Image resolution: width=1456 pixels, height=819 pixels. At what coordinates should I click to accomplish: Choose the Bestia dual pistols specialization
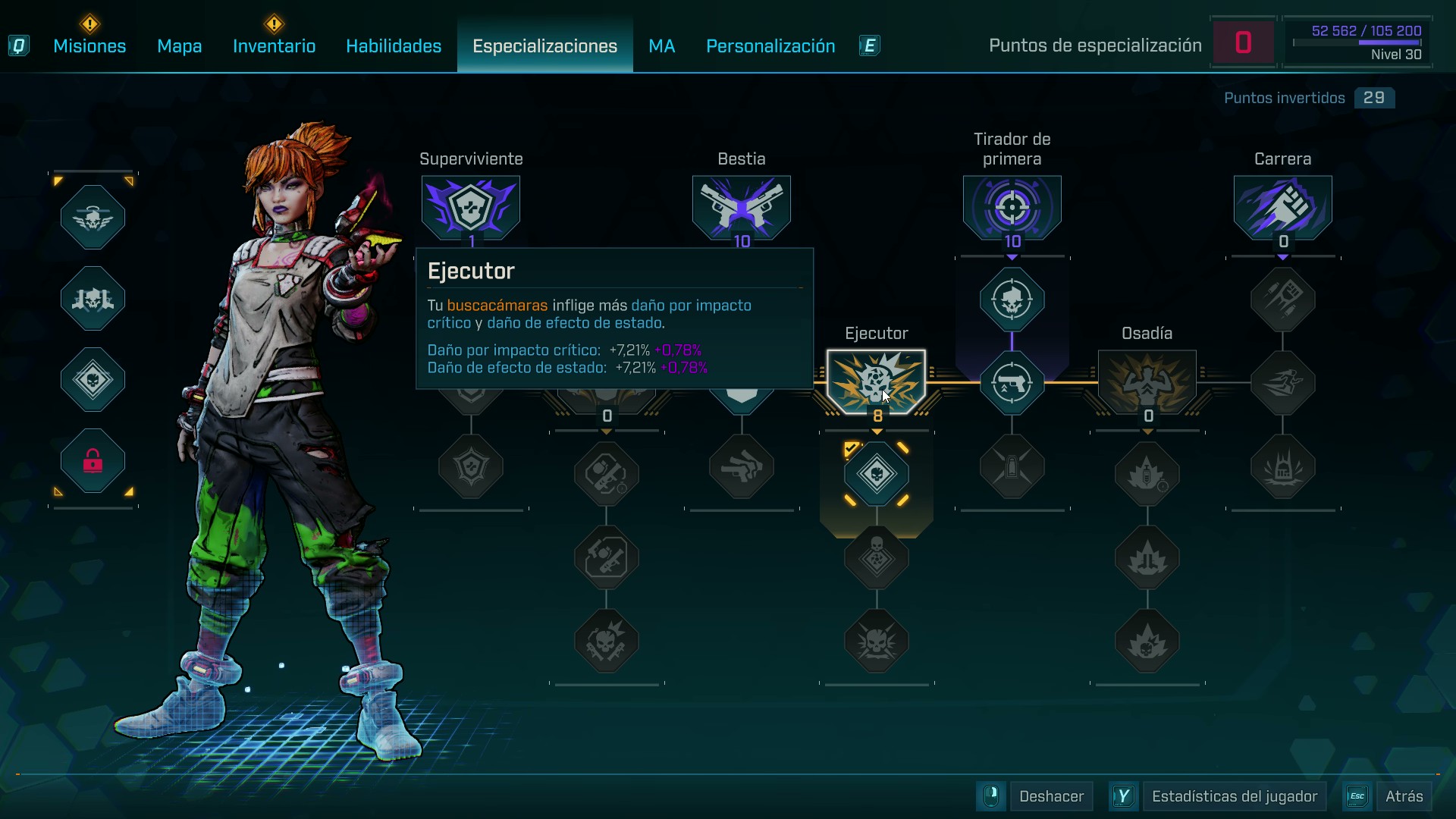[742, 207]
